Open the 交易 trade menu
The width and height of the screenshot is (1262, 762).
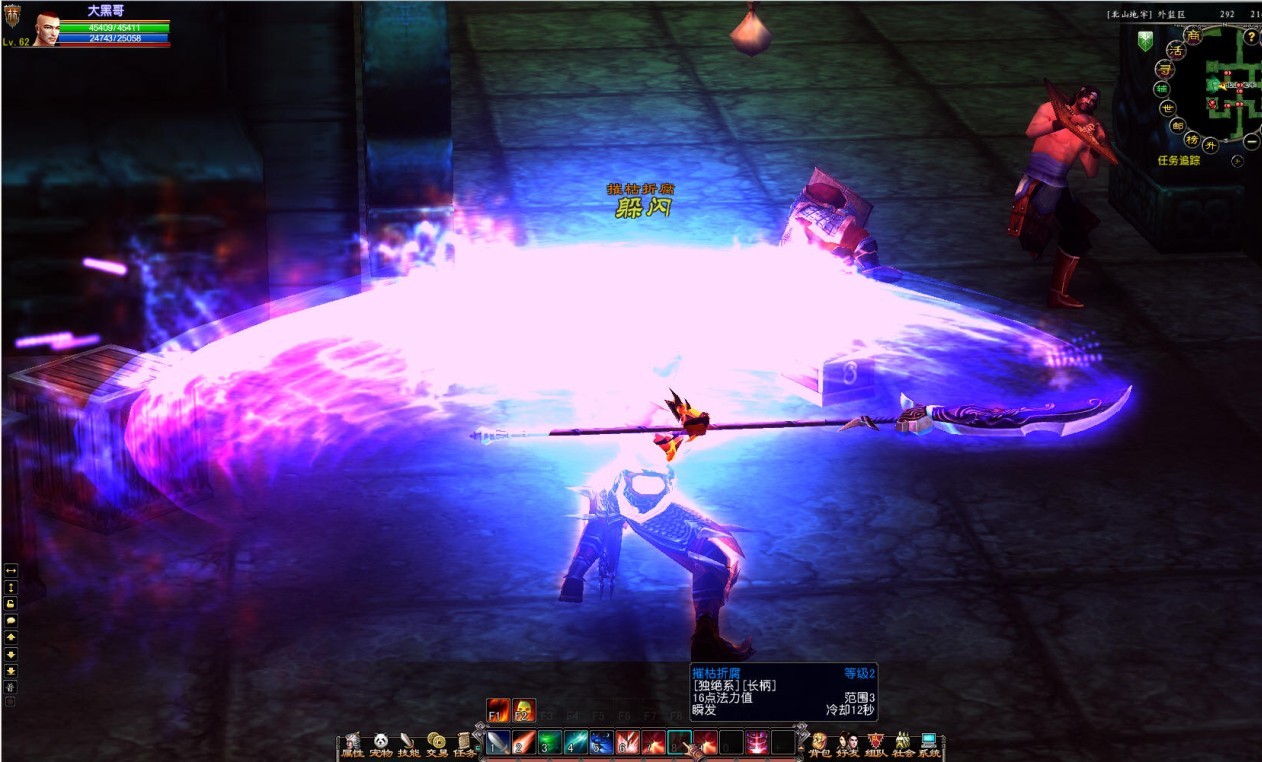point(437,744)
